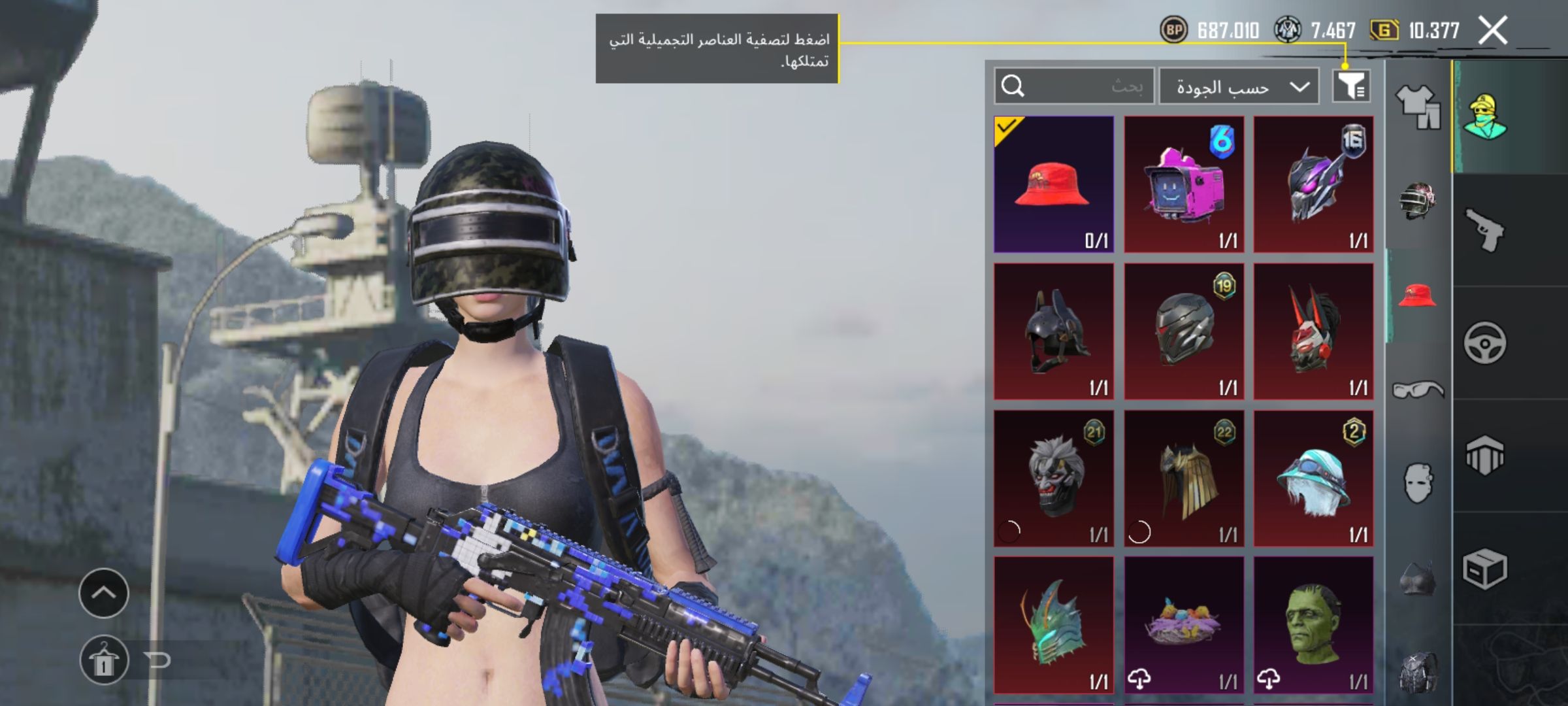This screenshot has height=706, width=1568.
Task: Click the search magnifier icon
Action: pyautogui.click(x=1013, y=85)
